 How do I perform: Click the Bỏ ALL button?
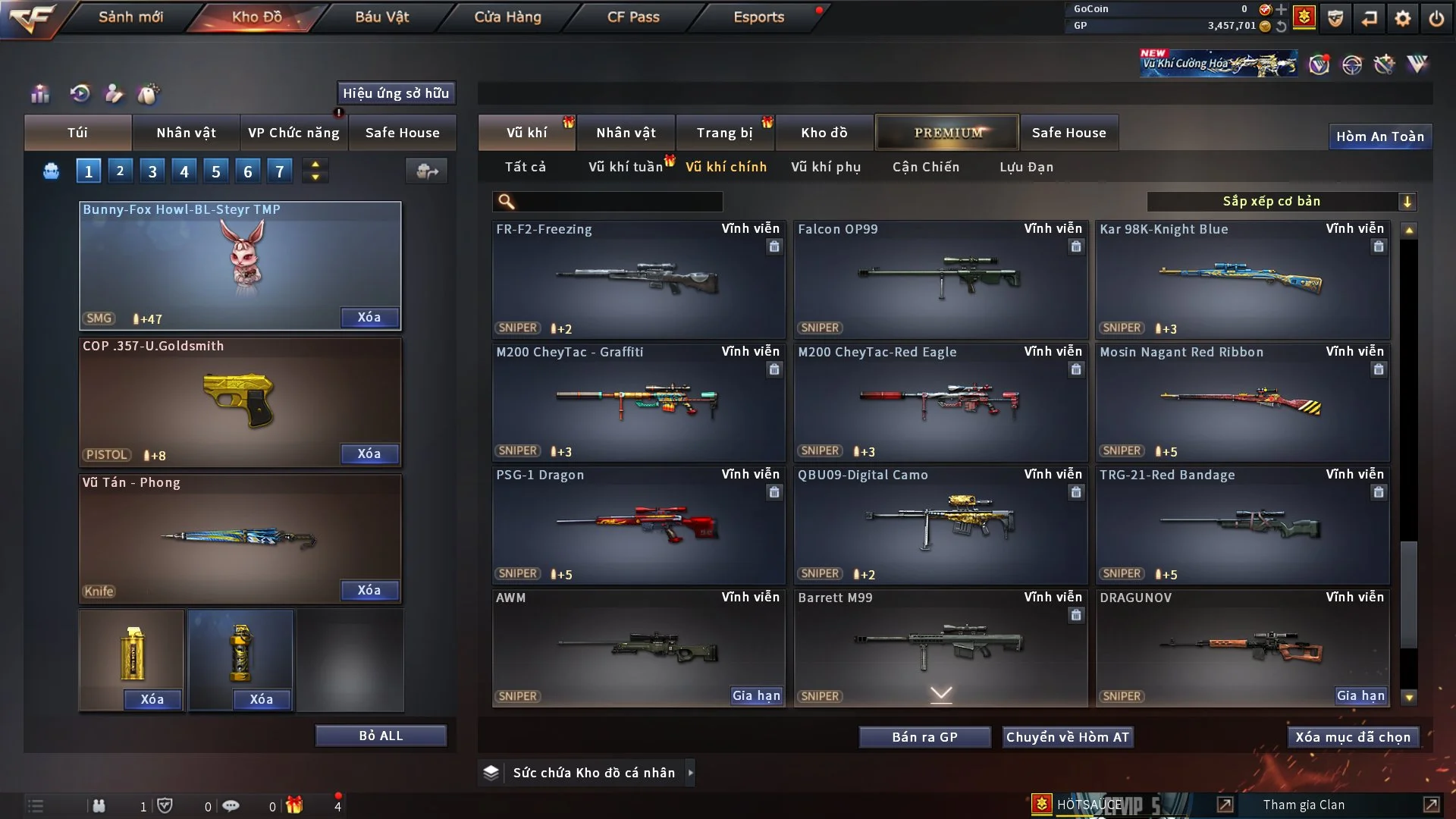coord(381,736)
